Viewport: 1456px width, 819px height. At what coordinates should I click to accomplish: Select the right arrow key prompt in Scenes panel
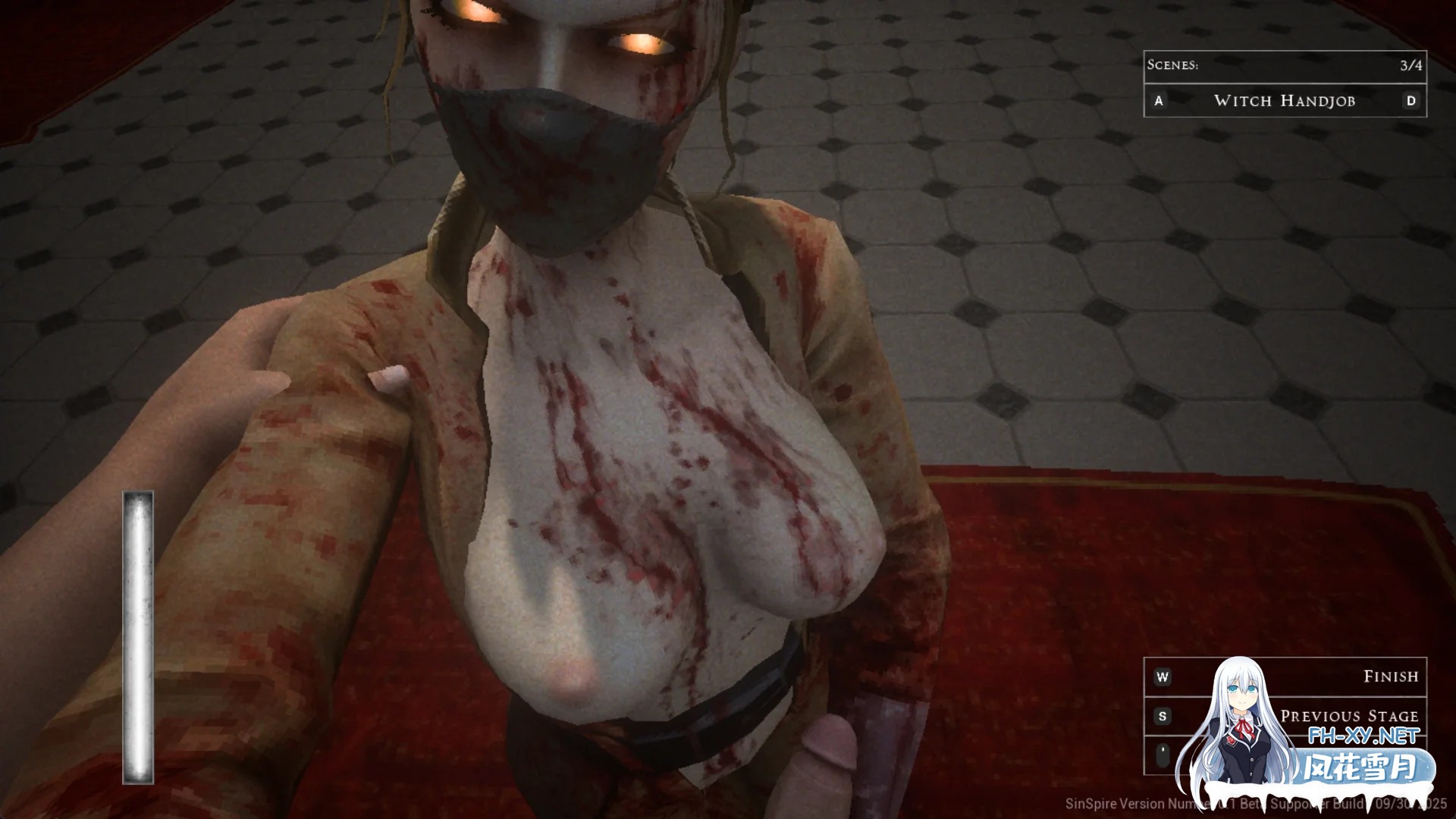coord(1411,101)
